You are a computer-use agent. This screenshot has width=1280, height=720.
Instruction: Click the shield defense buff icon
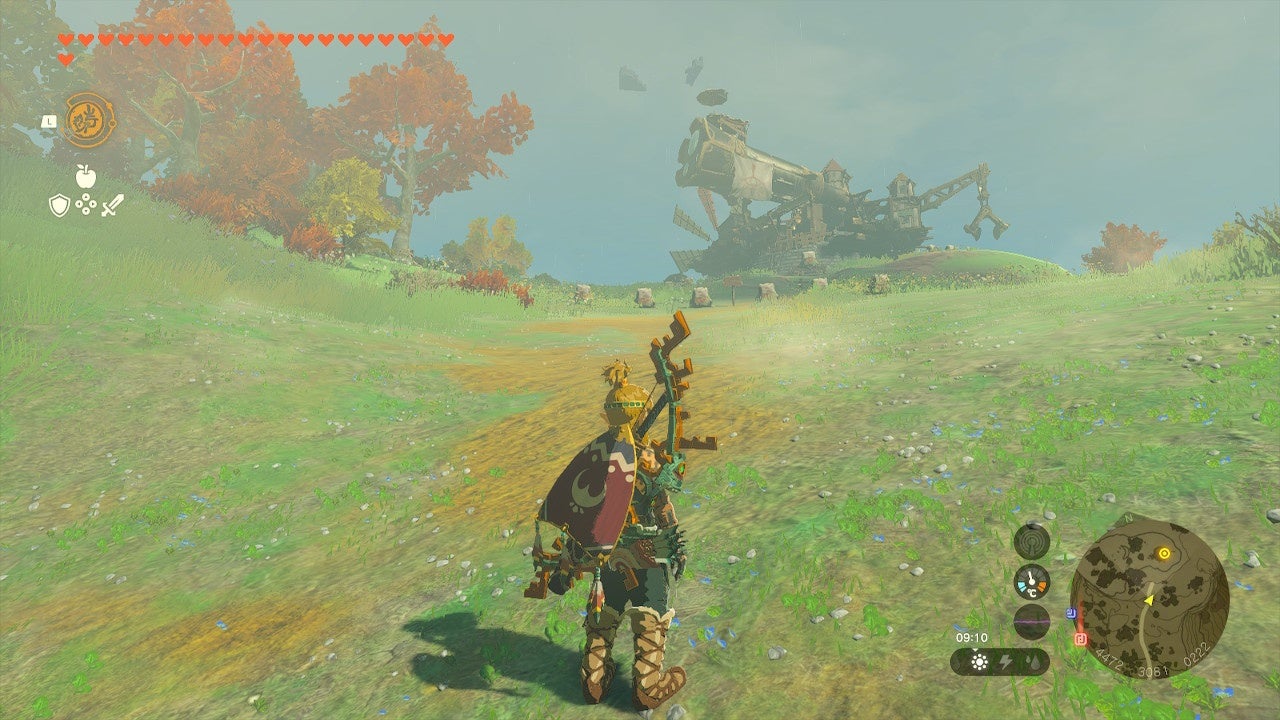[x=59, y=203]
